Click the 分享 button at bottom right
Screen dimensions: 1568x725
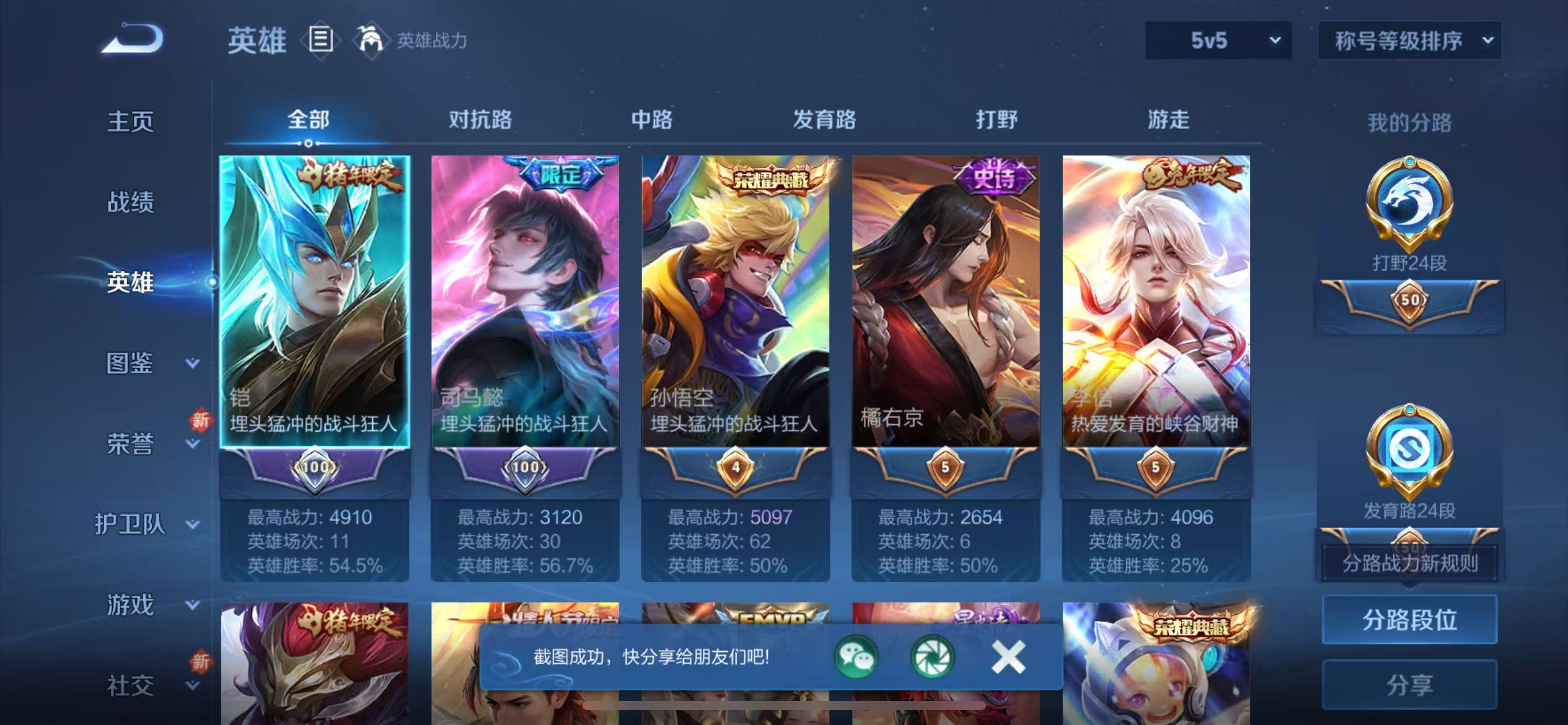1410,683
